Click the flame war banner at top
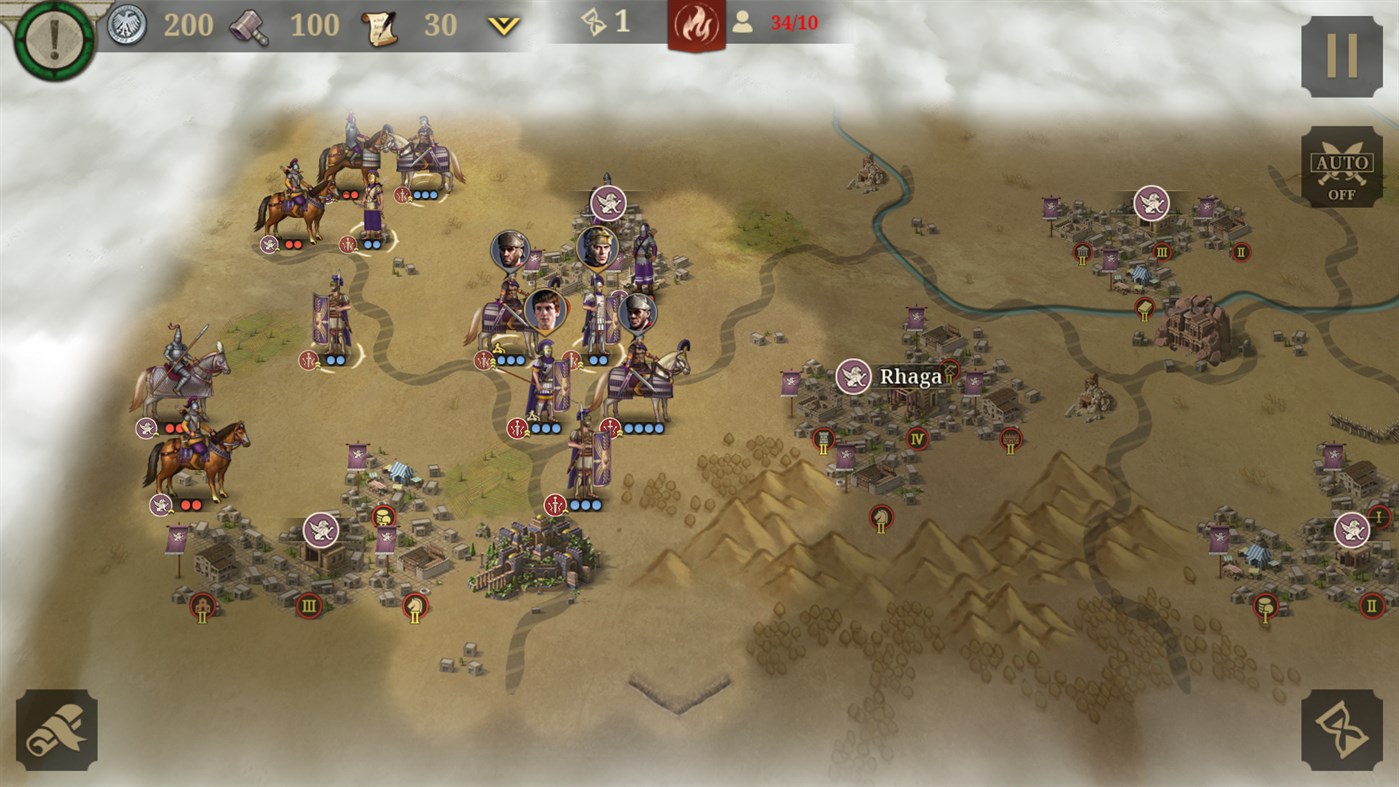The height and width of the screenshot is (787, 1399). click(697, 22)
